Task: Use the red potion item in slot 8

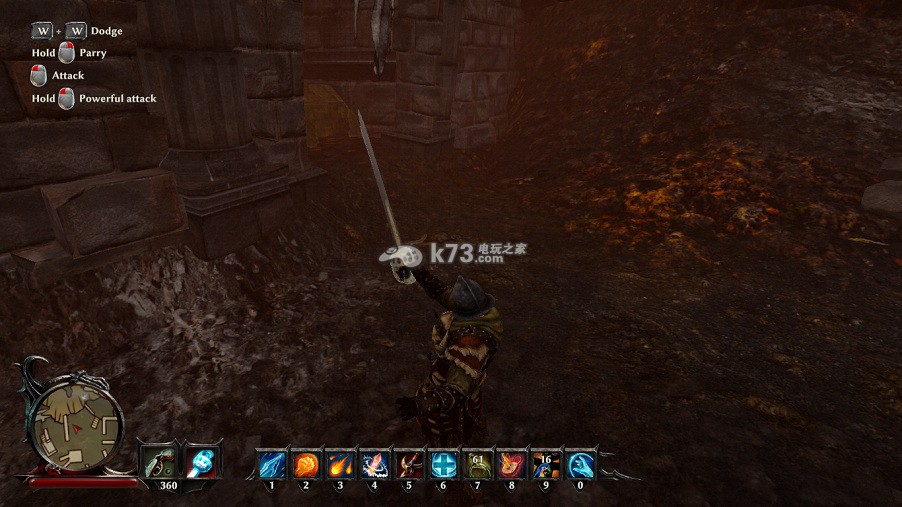Action: click(511, 465)
